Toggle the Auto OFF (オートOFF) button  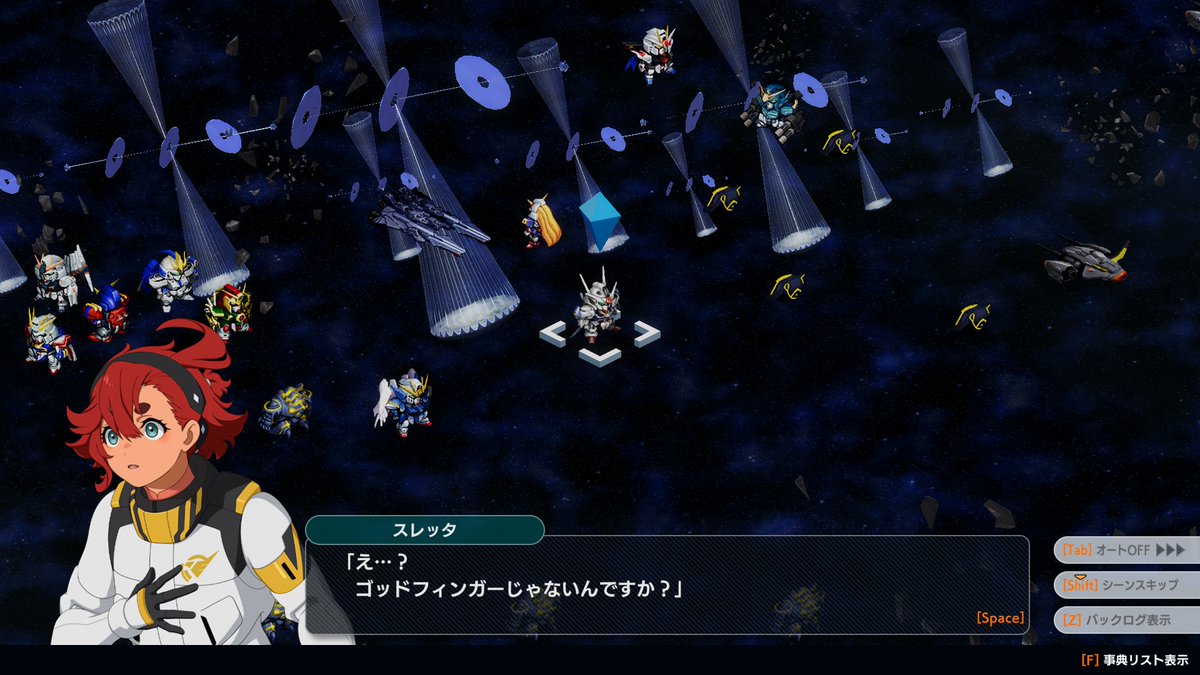(x=1125, y=550)
